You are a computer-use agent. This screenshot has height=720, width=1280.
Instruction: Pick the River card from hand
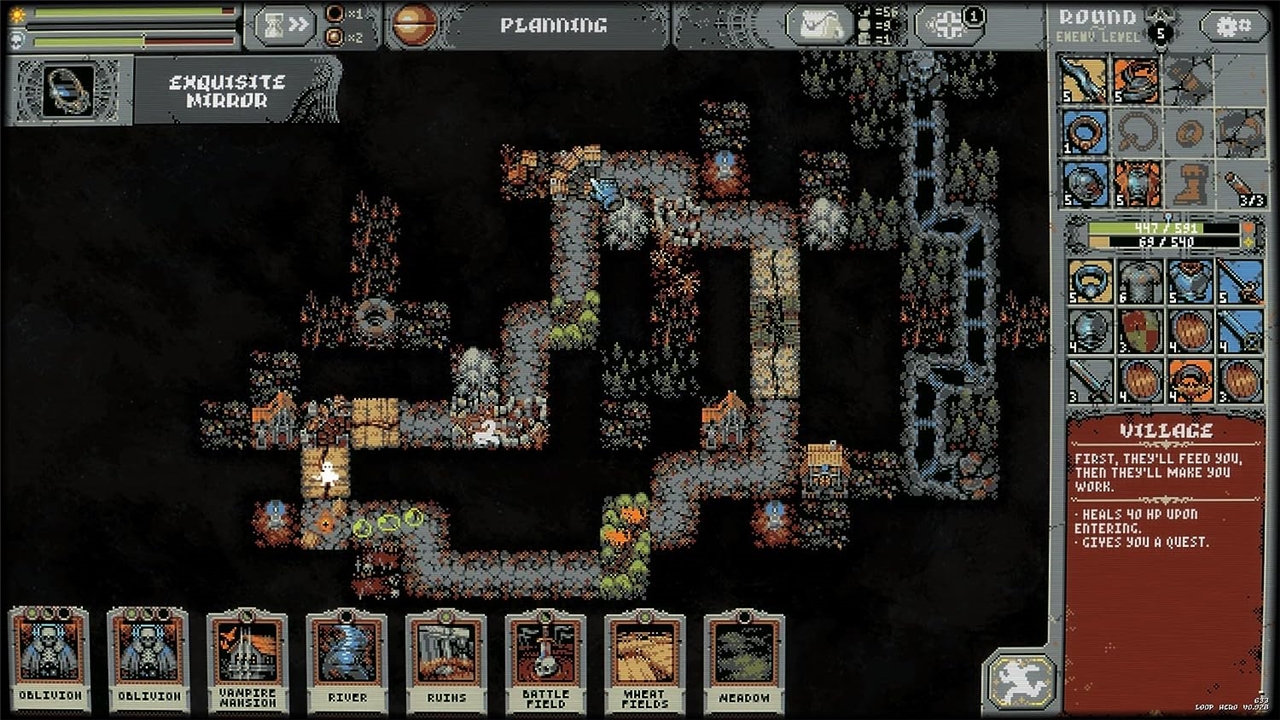coord(347,655)
